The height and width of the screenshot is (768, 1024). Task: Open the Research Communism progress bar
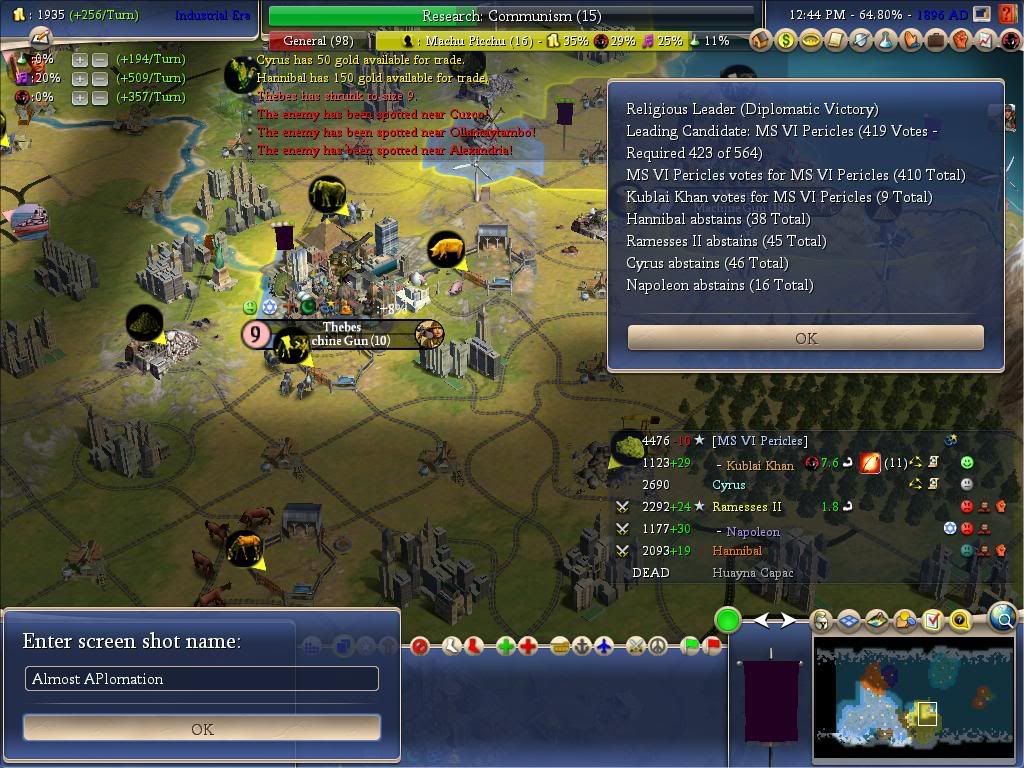click(x=511, y=16)
